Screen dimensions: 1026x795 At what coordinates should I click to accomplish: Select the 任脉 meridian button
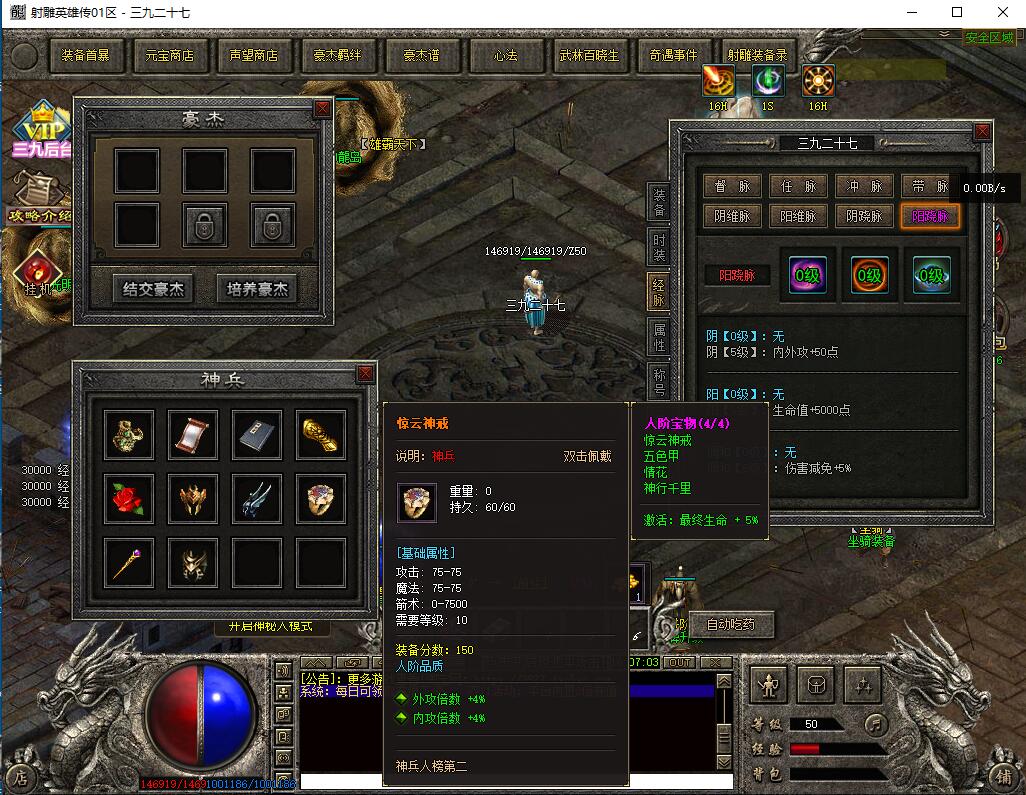tap(798, 186)
